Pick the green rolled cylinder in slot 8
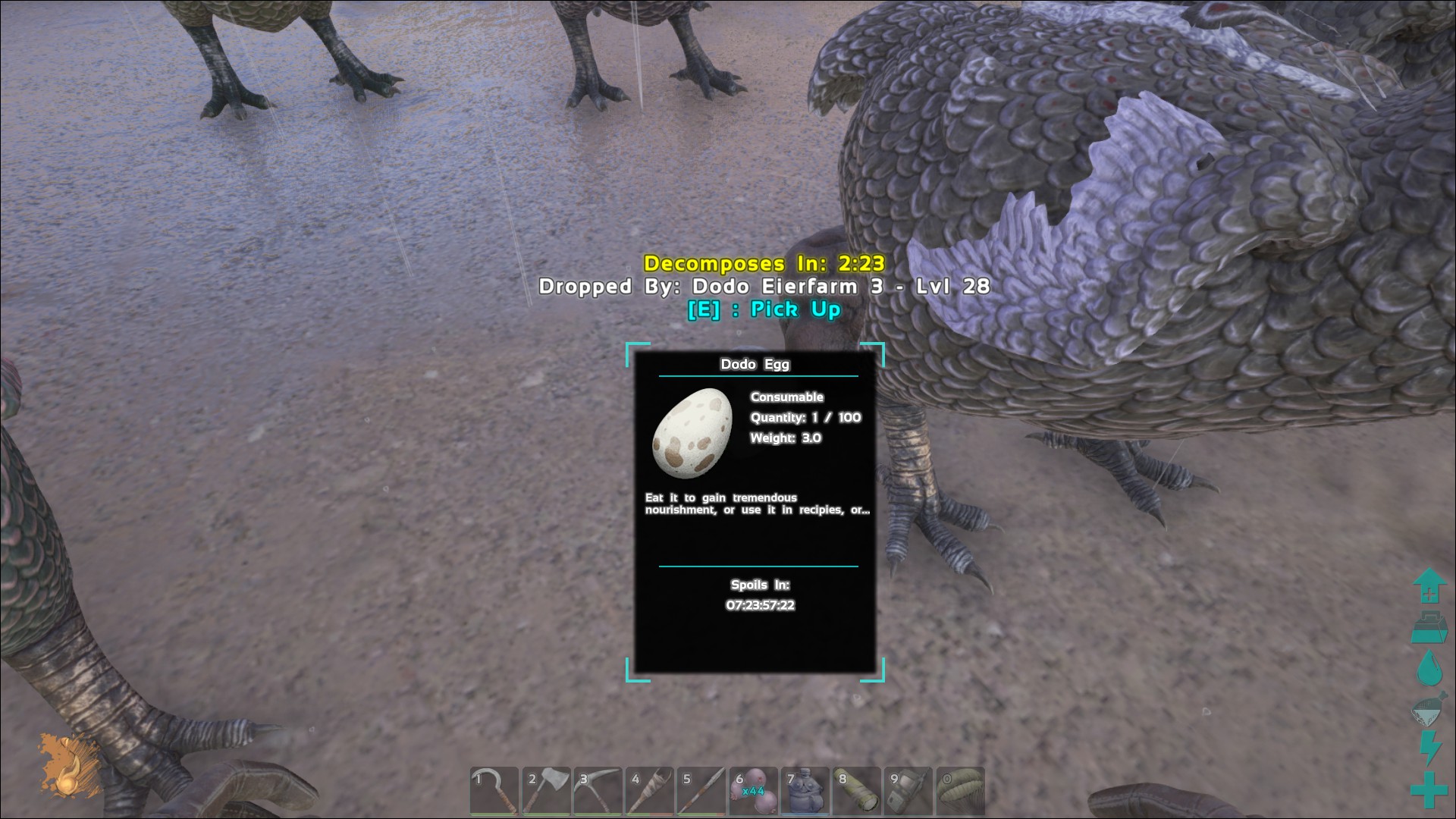Image resolution: width=1456 pixels, height=819 pixels. (x=857, y=792)
